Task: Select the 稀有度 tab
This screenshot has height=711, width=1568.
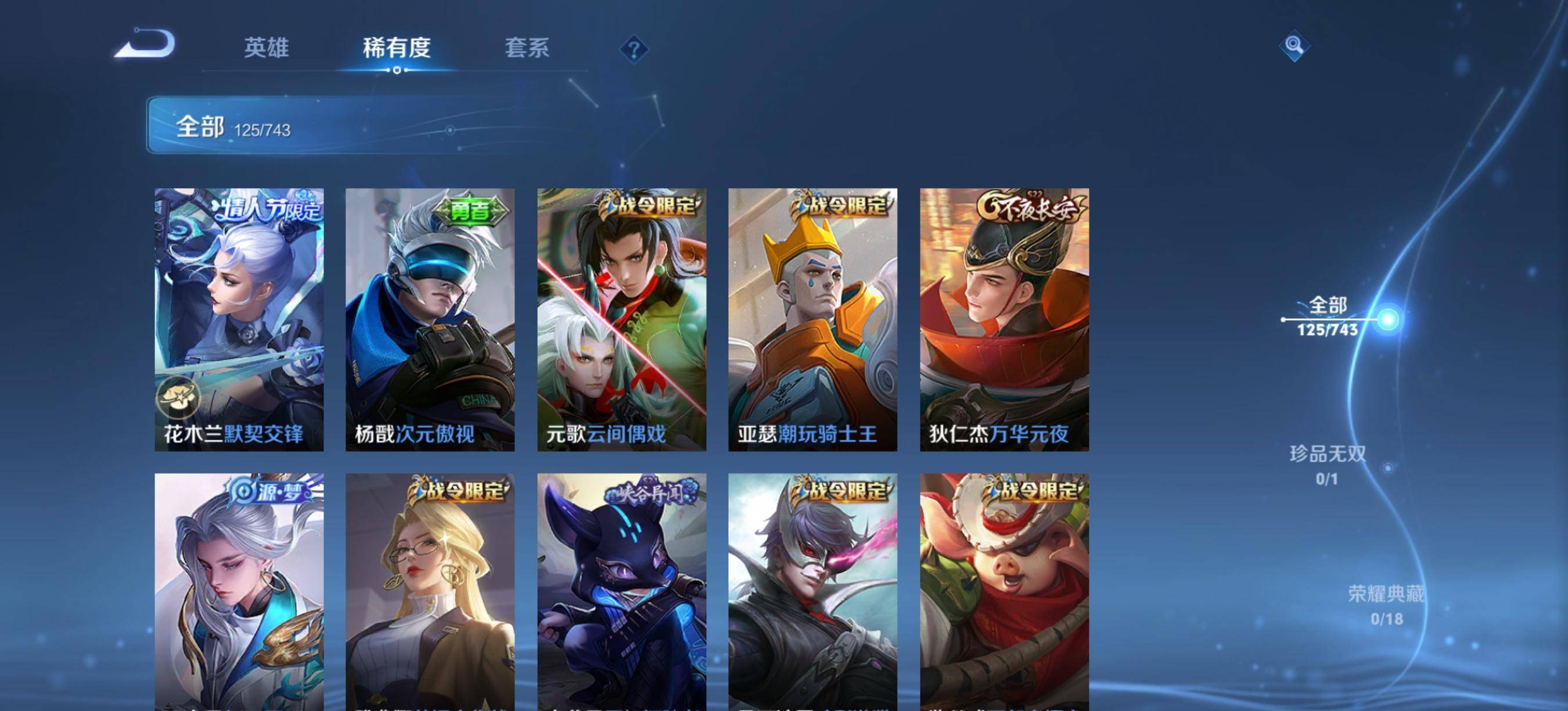Action: coord(397,48)
